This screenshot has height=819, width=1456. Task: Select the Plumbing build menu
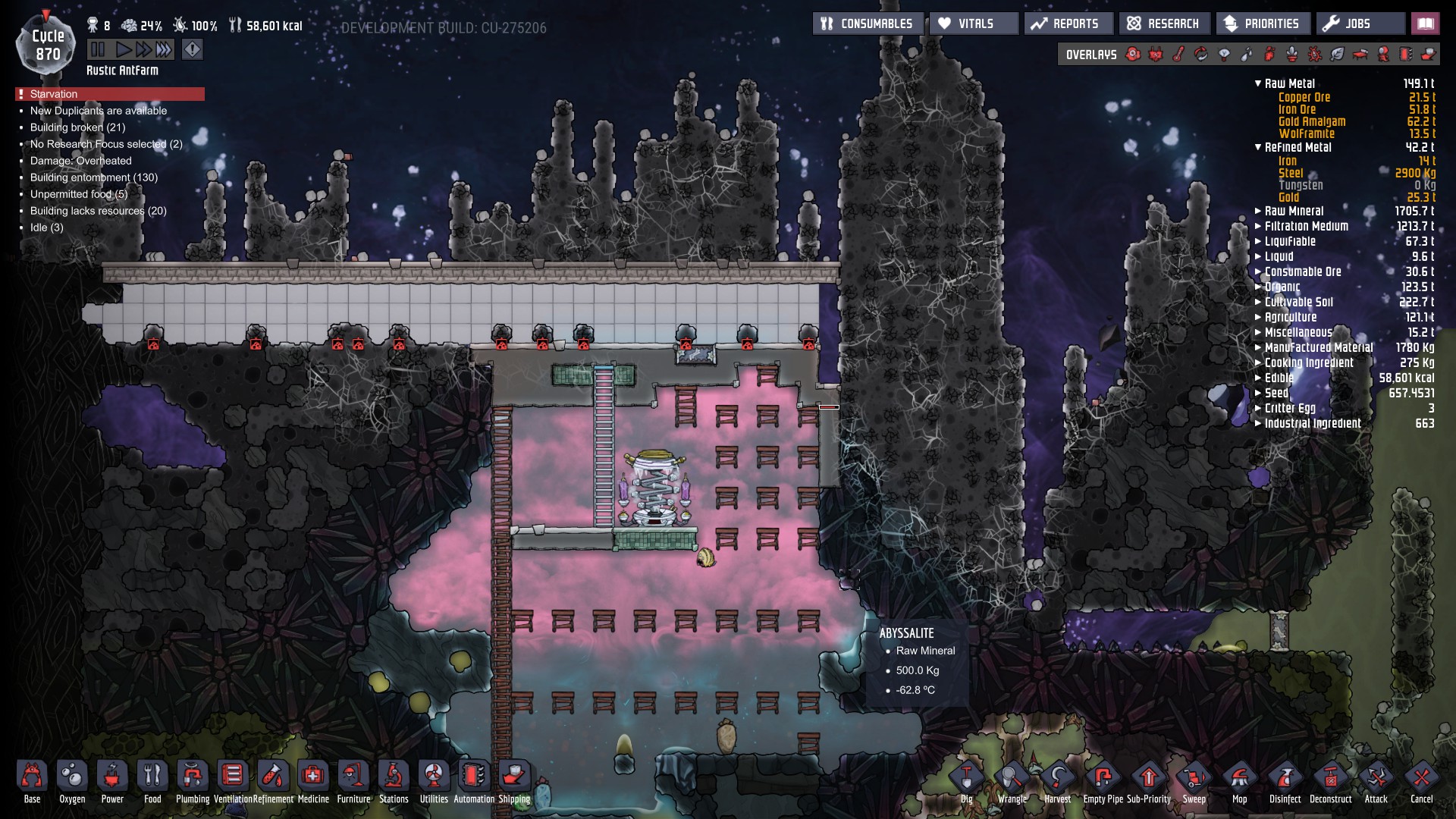point(193,777)
